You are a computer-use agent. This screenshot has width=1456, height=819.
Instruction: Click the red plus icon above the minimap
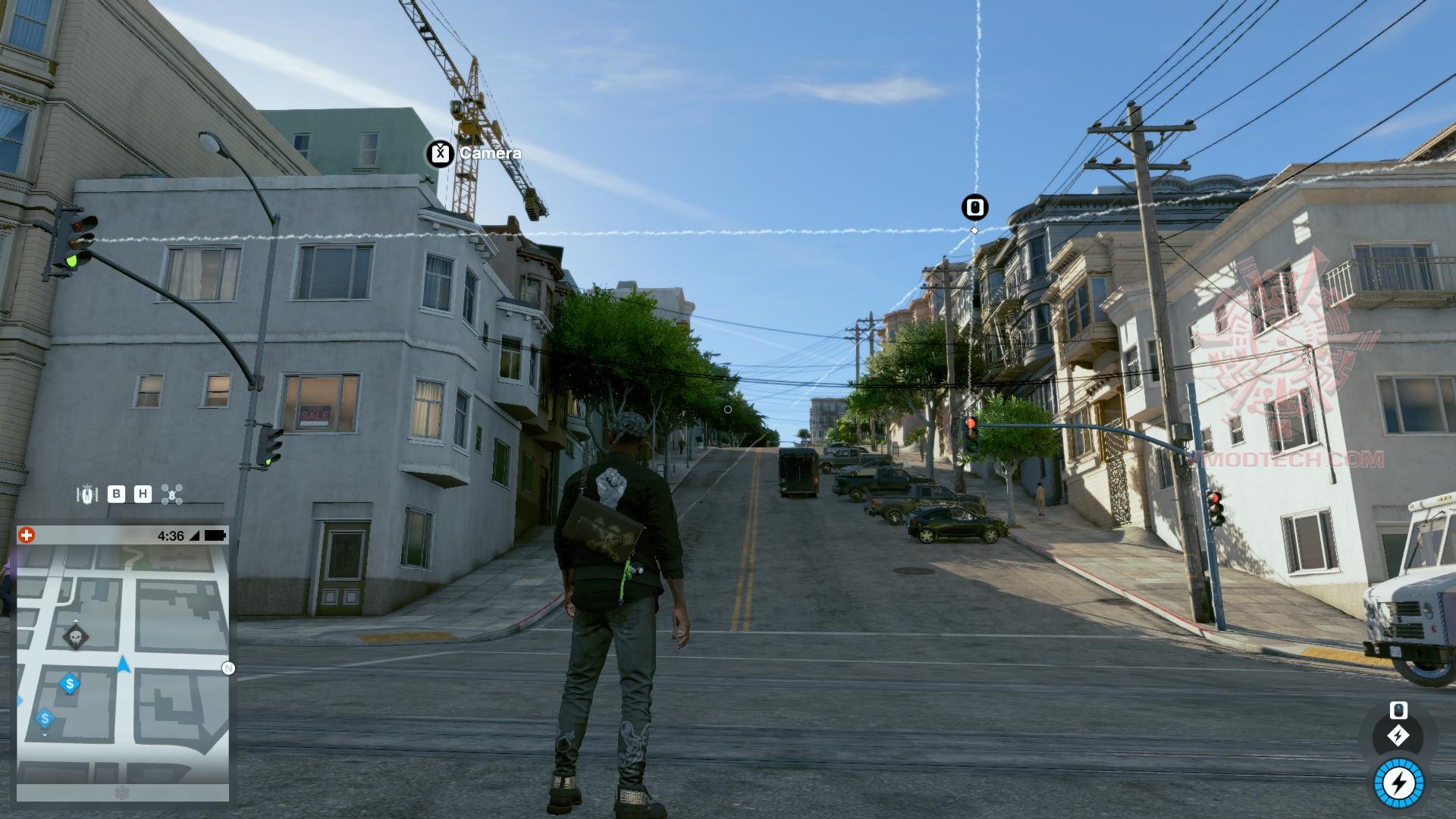27,535
